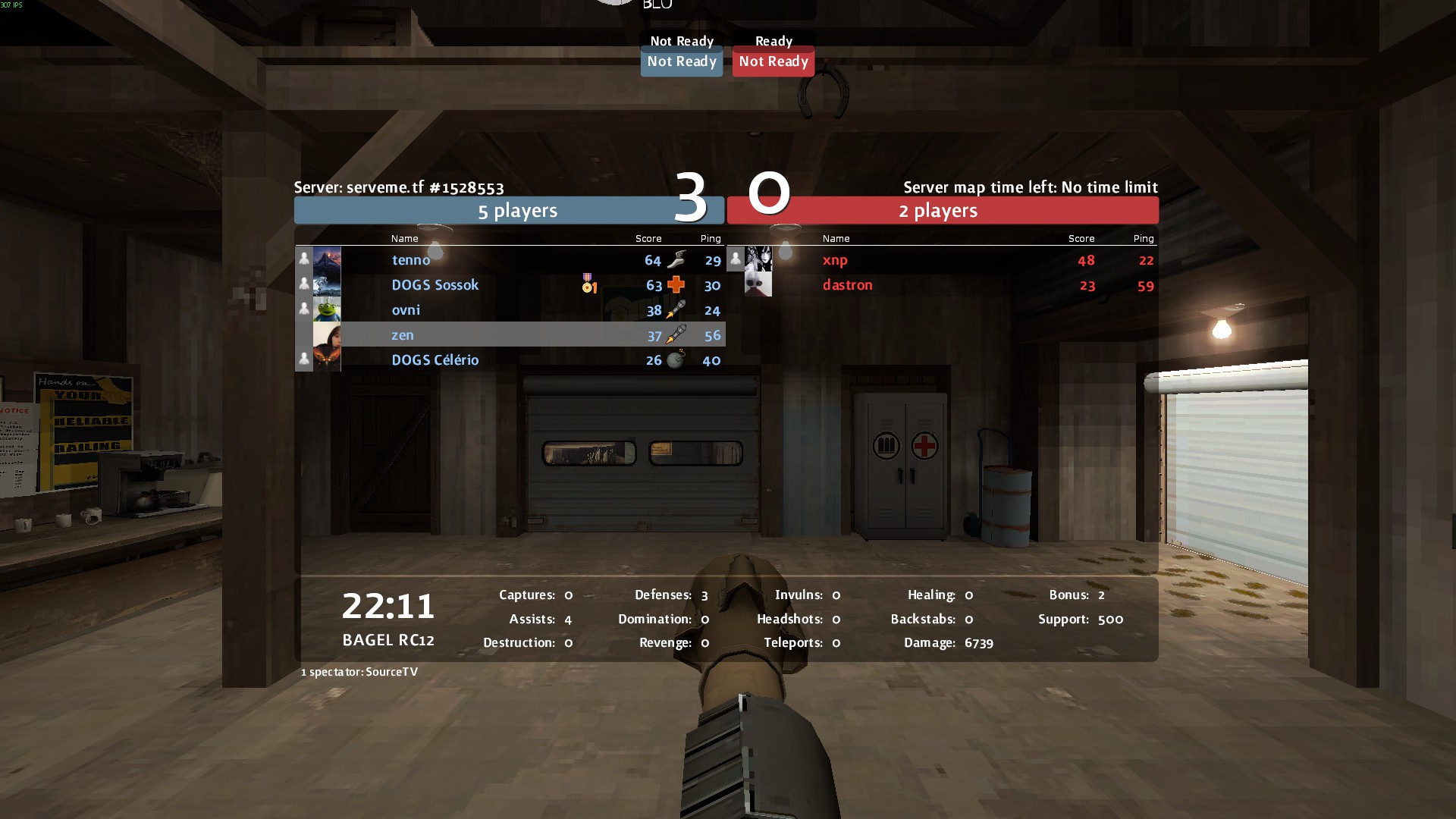
Task: Click the mountain avatar beside tenno
Action: tap(327, 259)
